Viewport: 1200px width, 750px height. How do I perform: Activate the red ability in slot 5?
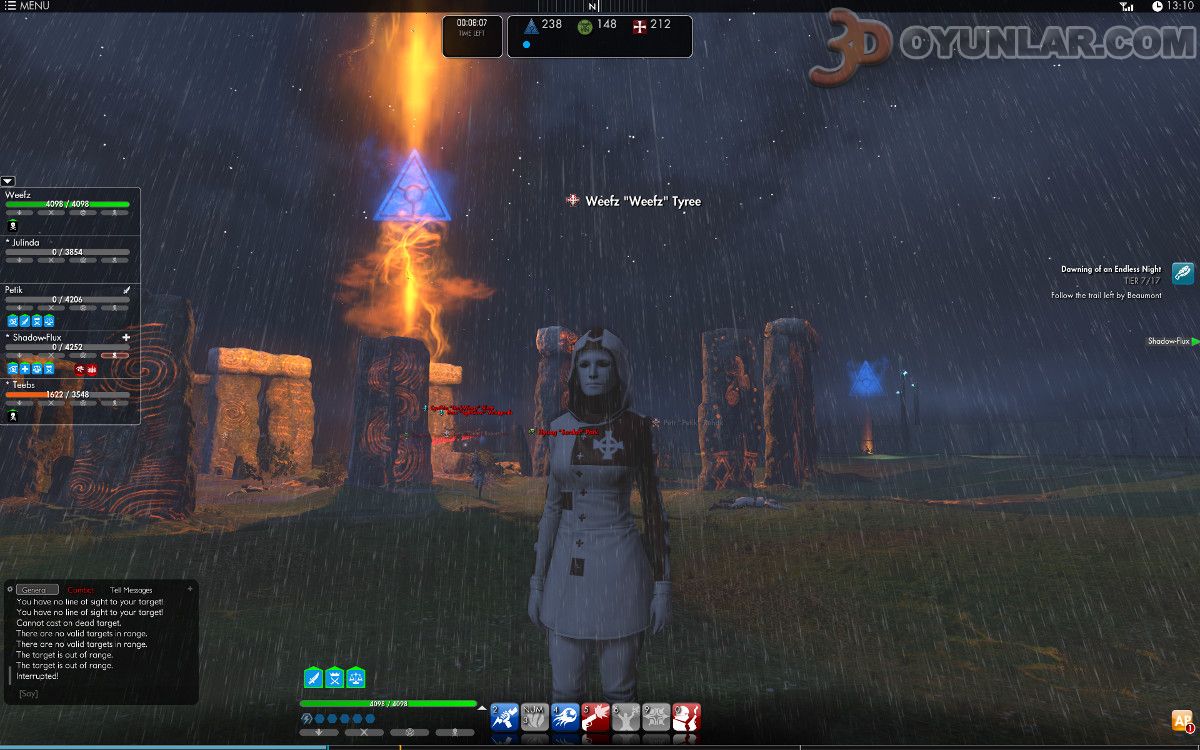tap(596, 717)
